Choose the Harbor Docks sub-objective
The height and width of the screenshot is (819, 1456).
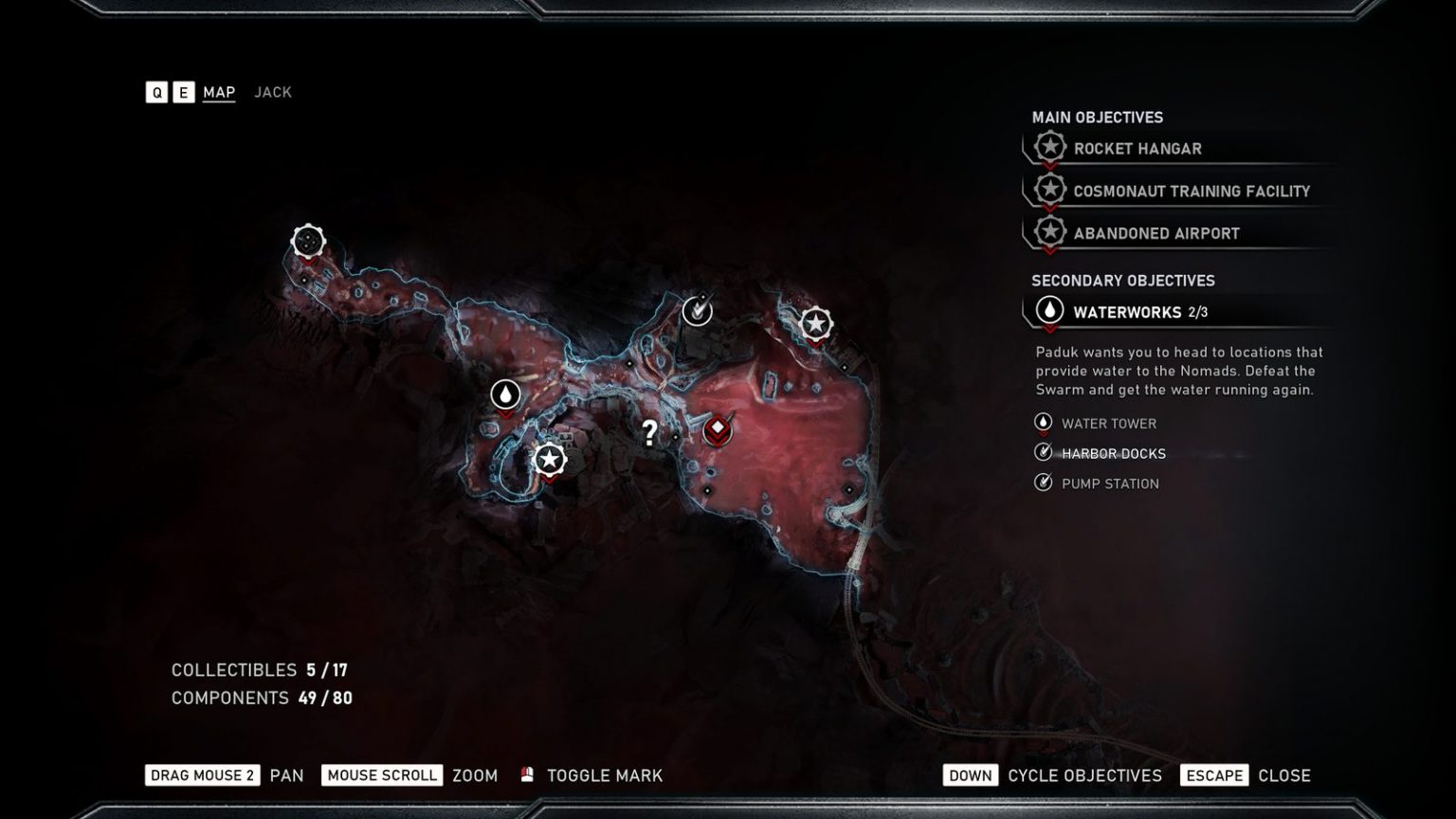pos(1113,454)
